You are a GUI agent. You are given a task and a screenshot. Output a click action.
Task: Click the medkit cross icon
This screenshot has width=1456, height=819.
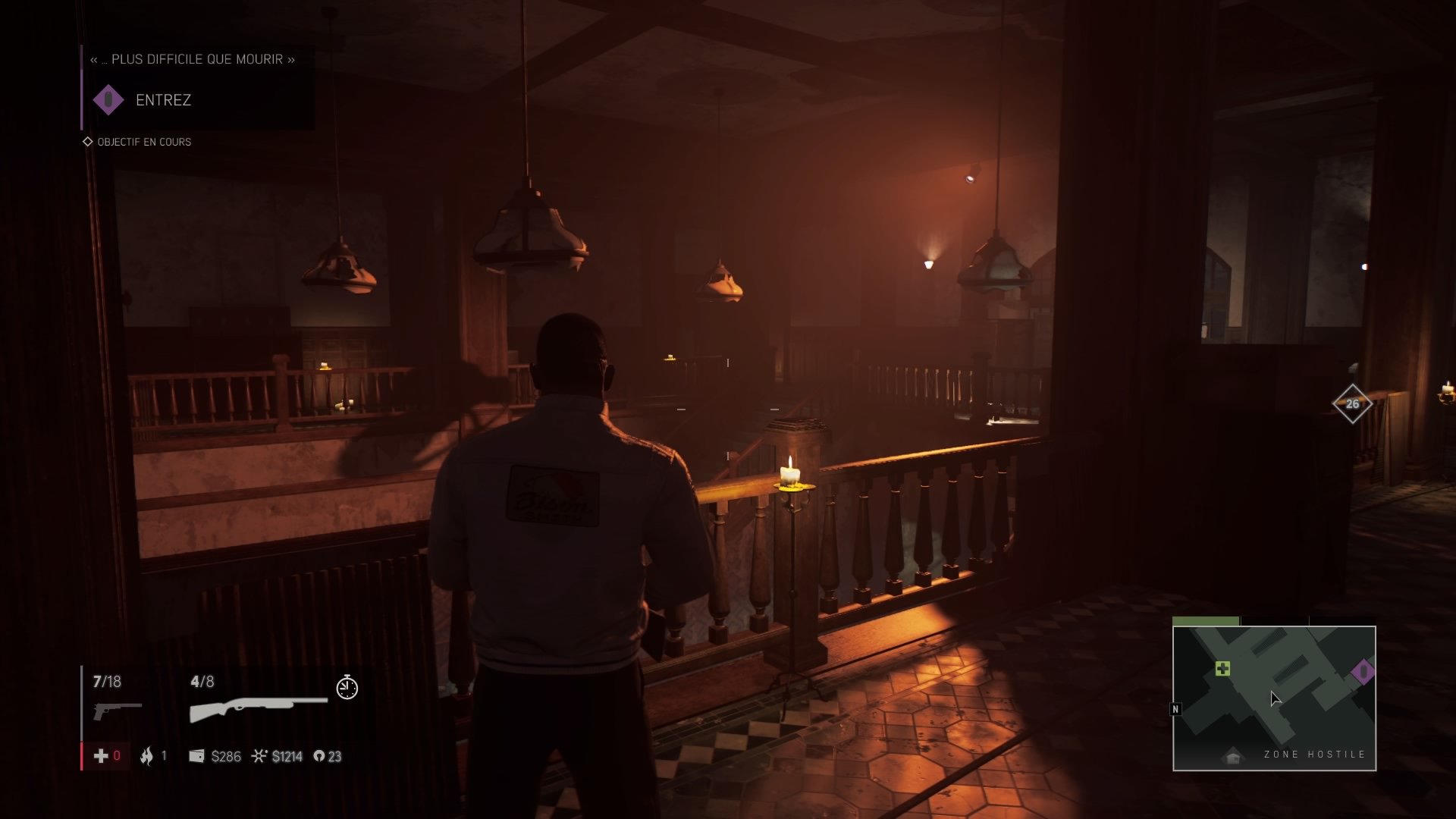(100, 756)
